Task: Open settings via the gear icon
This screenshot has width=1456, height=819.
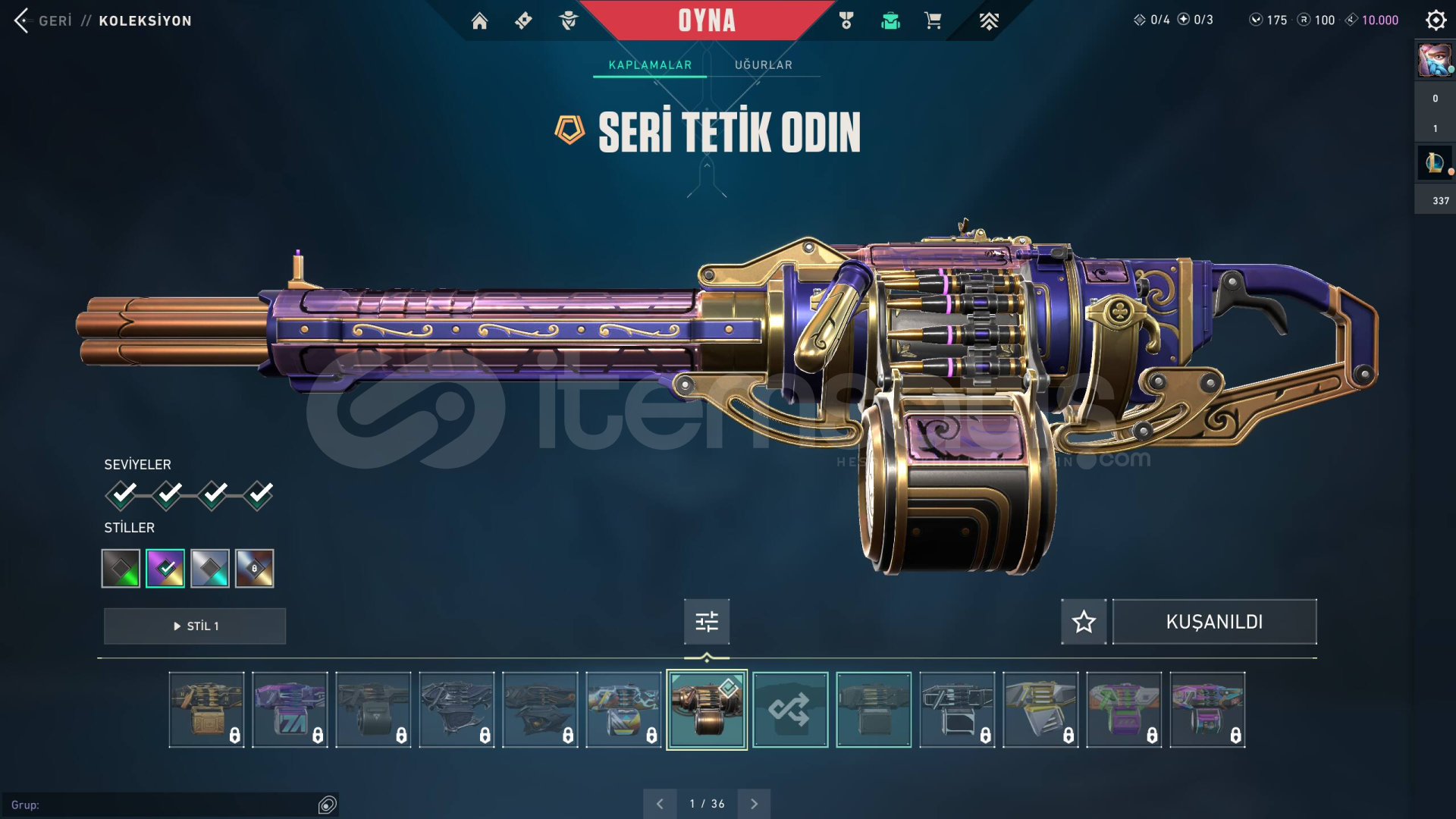Action: [x=1436, y=20]
